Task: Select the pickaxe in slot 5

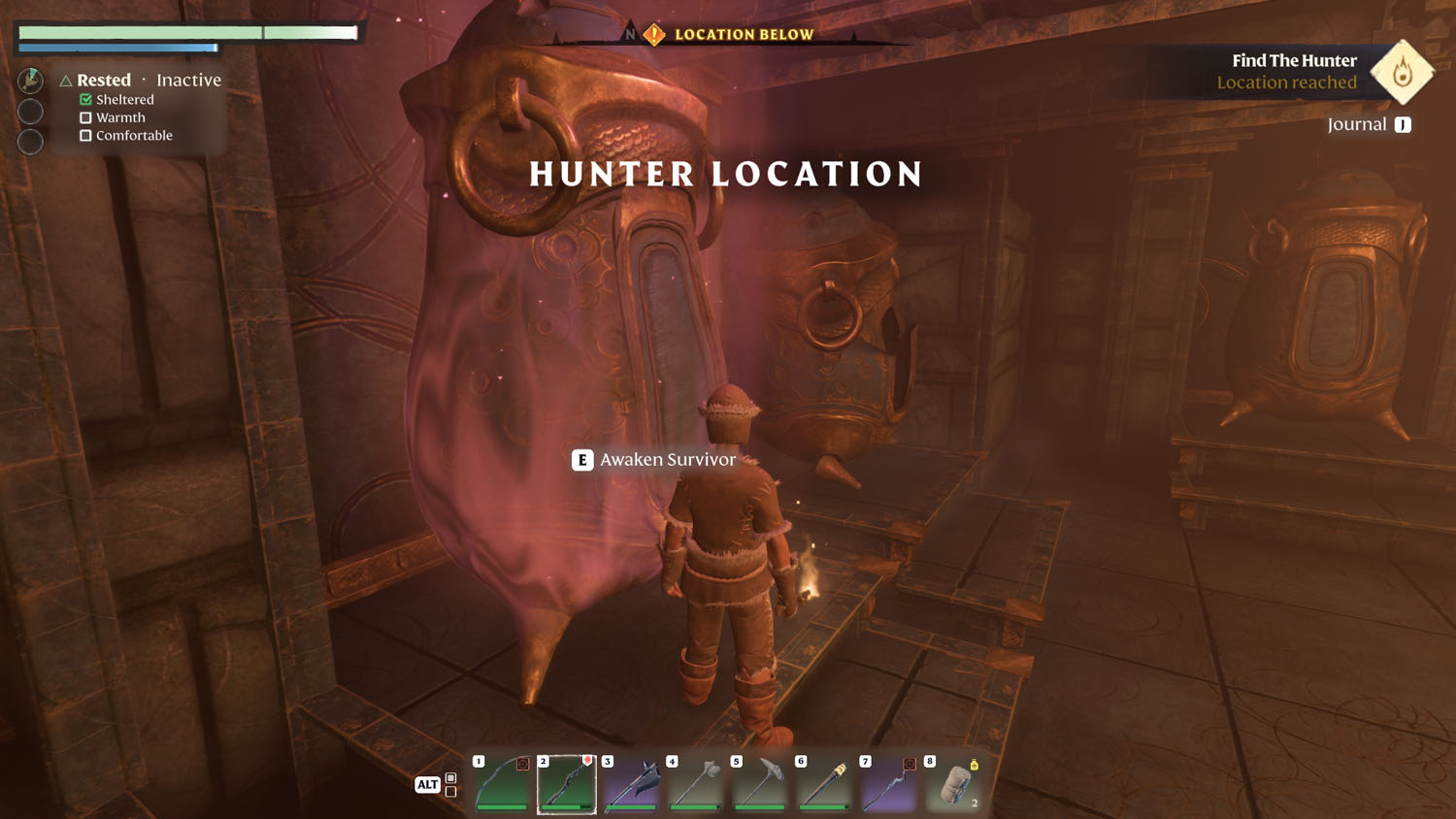Action: click(760, 784)
